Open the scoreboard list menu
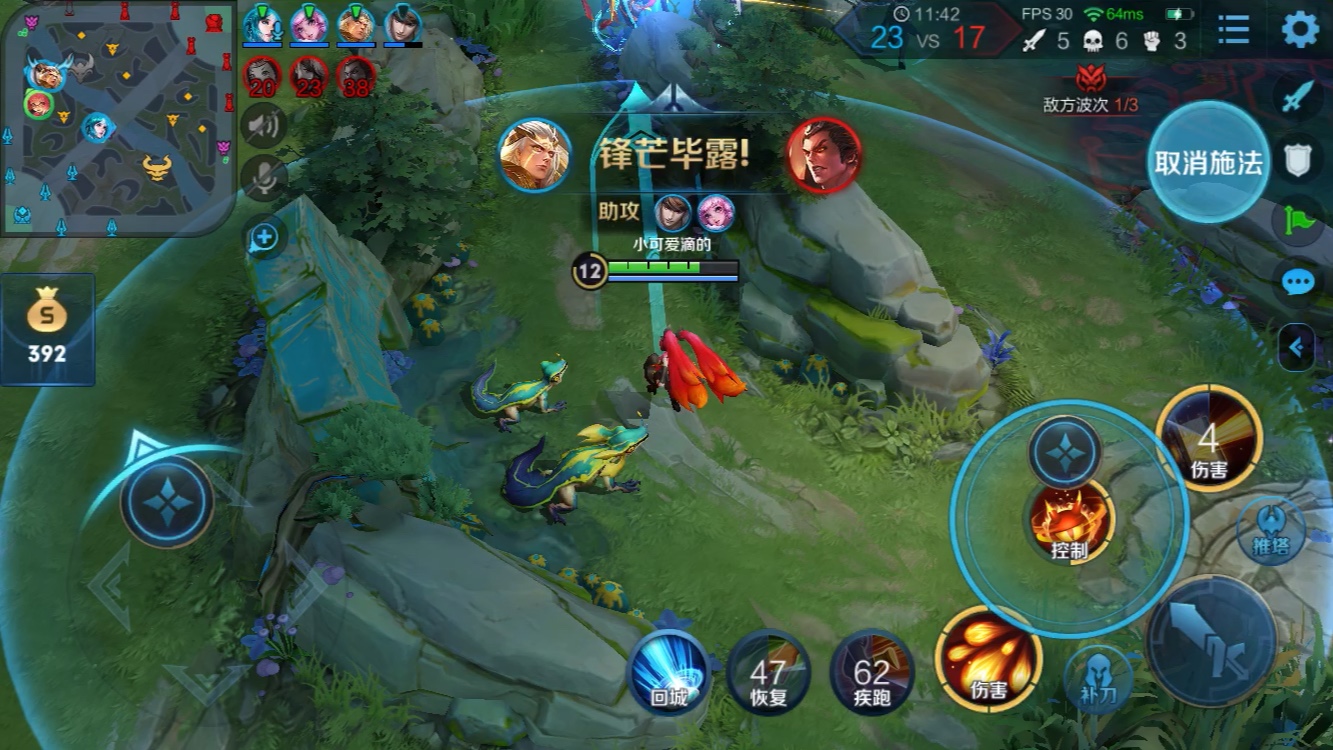1333x750 pixels. [x=1234, y=30]
